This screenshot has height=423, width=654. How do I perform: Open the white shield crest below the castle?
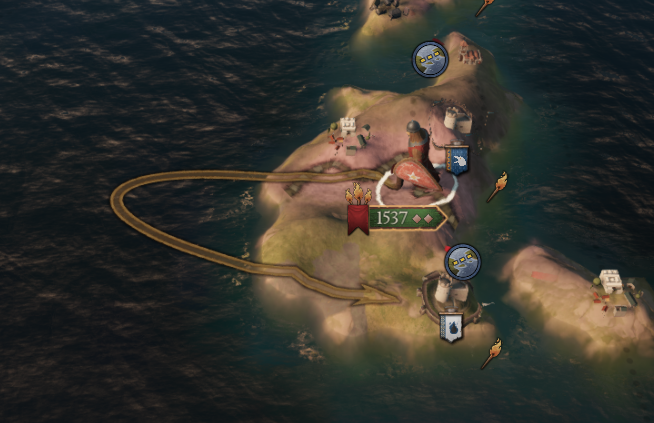pyautogui.click(x=451, y=327)
